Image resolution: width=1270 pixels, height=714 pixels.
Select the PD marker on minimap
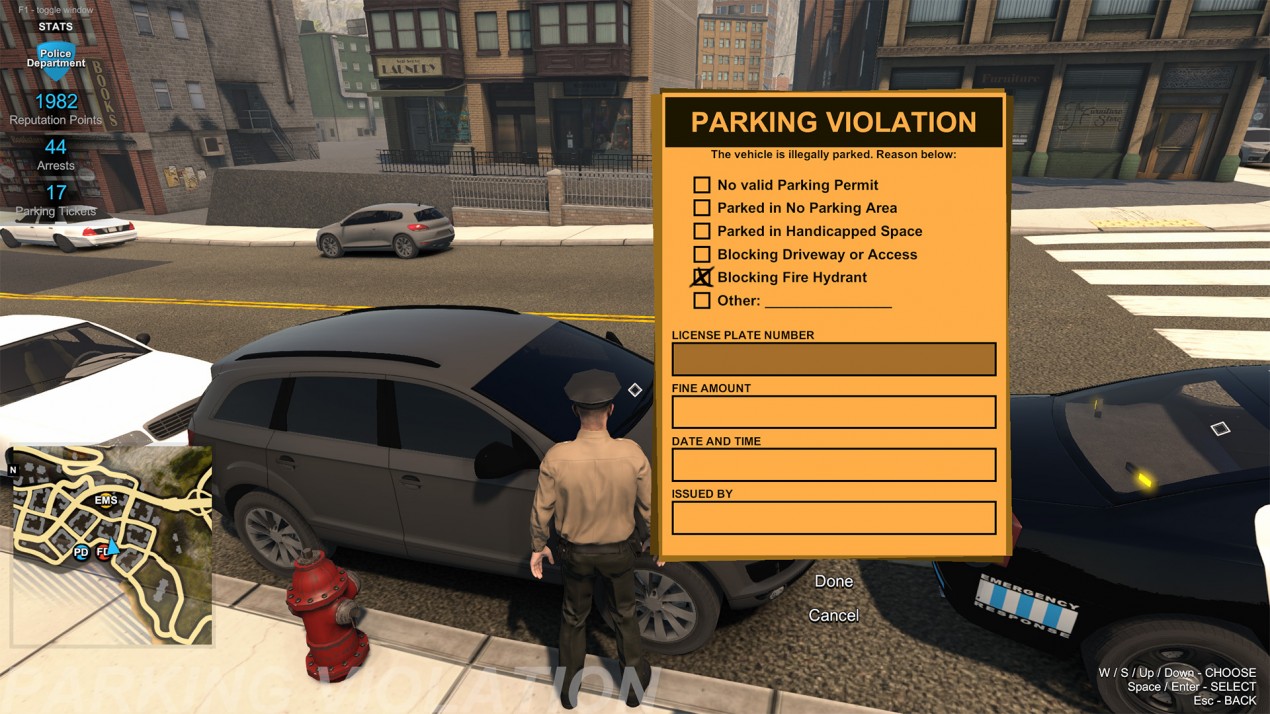[81, 552]
